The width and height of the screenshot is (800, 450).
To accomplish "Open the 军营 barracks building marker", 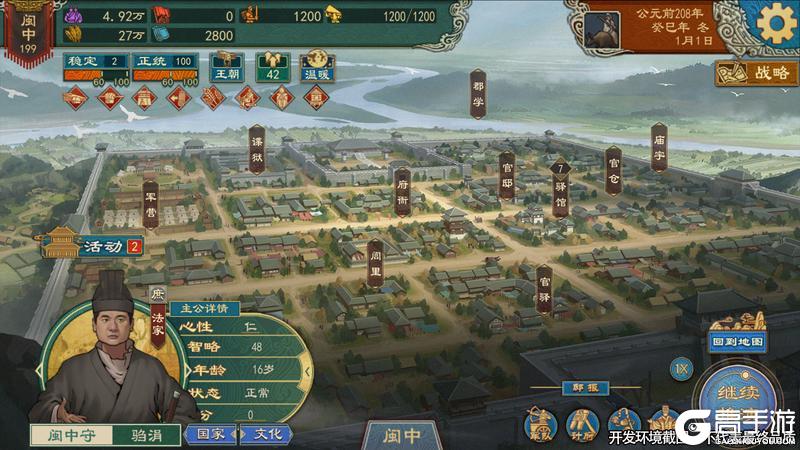I will click(x=150, y=204).
